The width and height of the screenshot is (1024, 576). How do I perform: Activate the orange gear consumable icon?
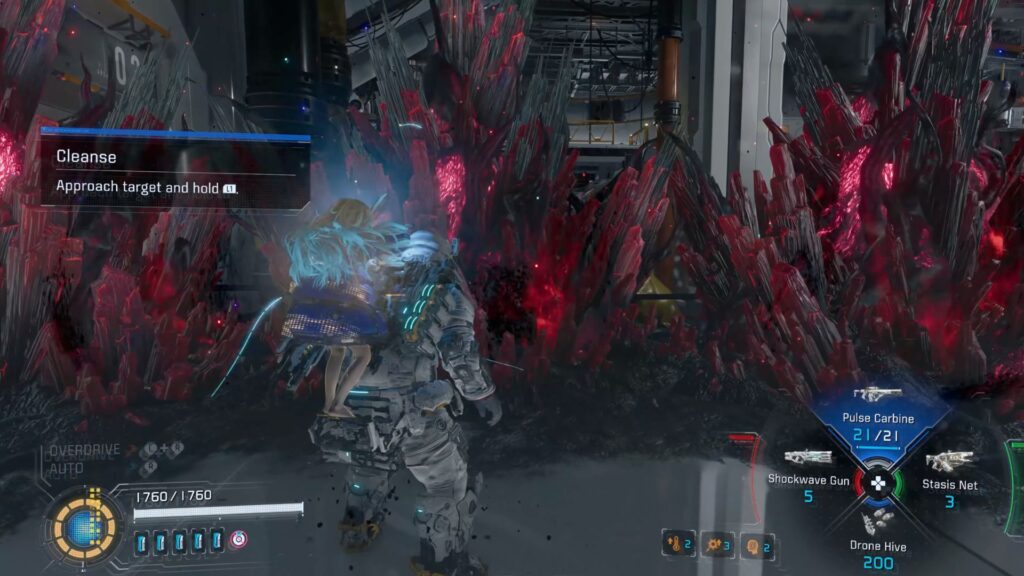[717, 543]
